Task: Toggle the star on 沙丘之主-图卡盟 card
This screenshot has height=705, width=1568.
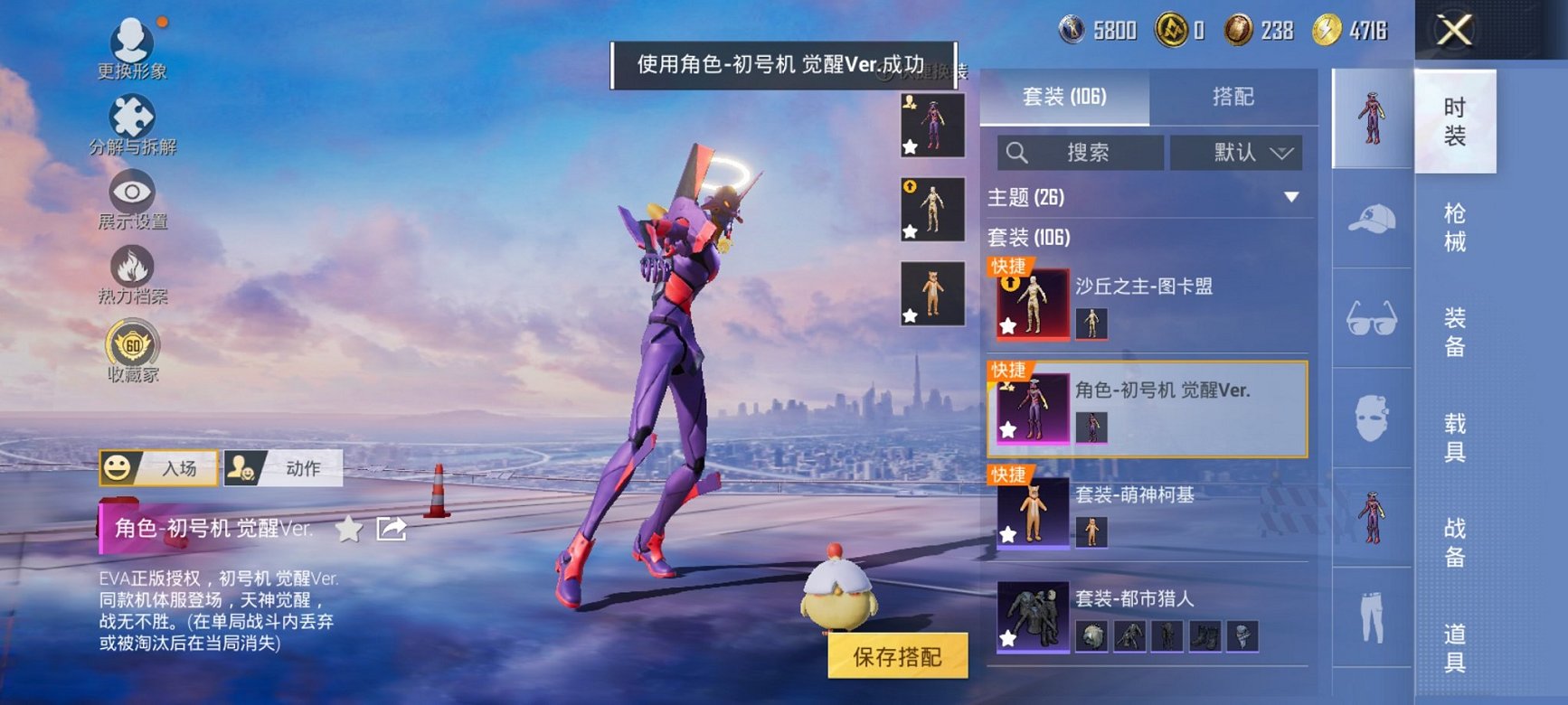Action: click(x=1010, y=324)
